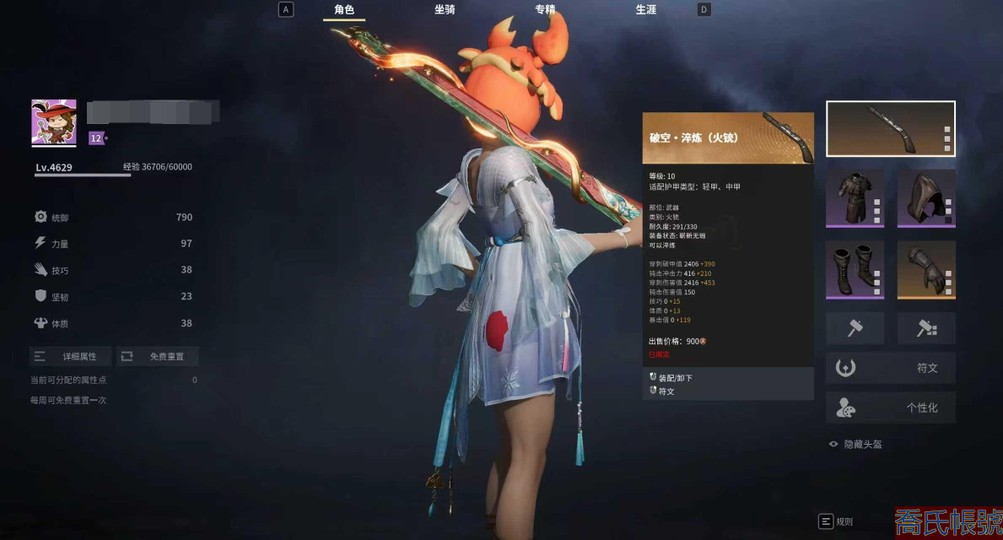Go to the 生涯 (Career) tab
The width and height of the screenshot is (1003, 540).
(x=646, y=10)
